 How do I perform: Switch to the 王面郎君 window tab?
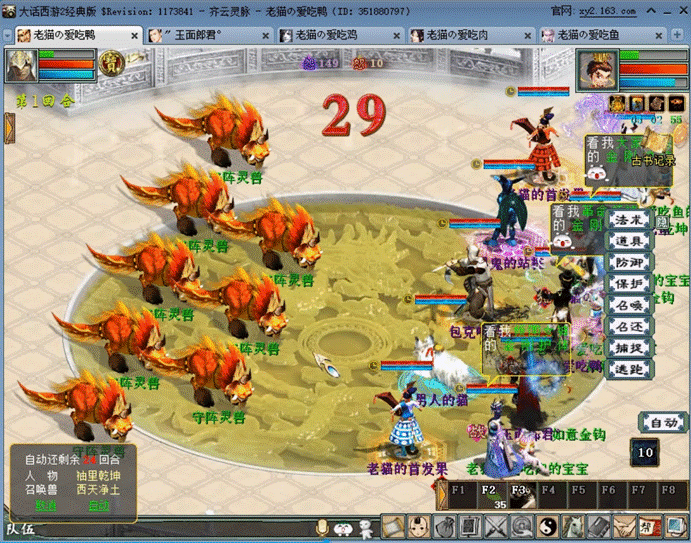point(205,35)
